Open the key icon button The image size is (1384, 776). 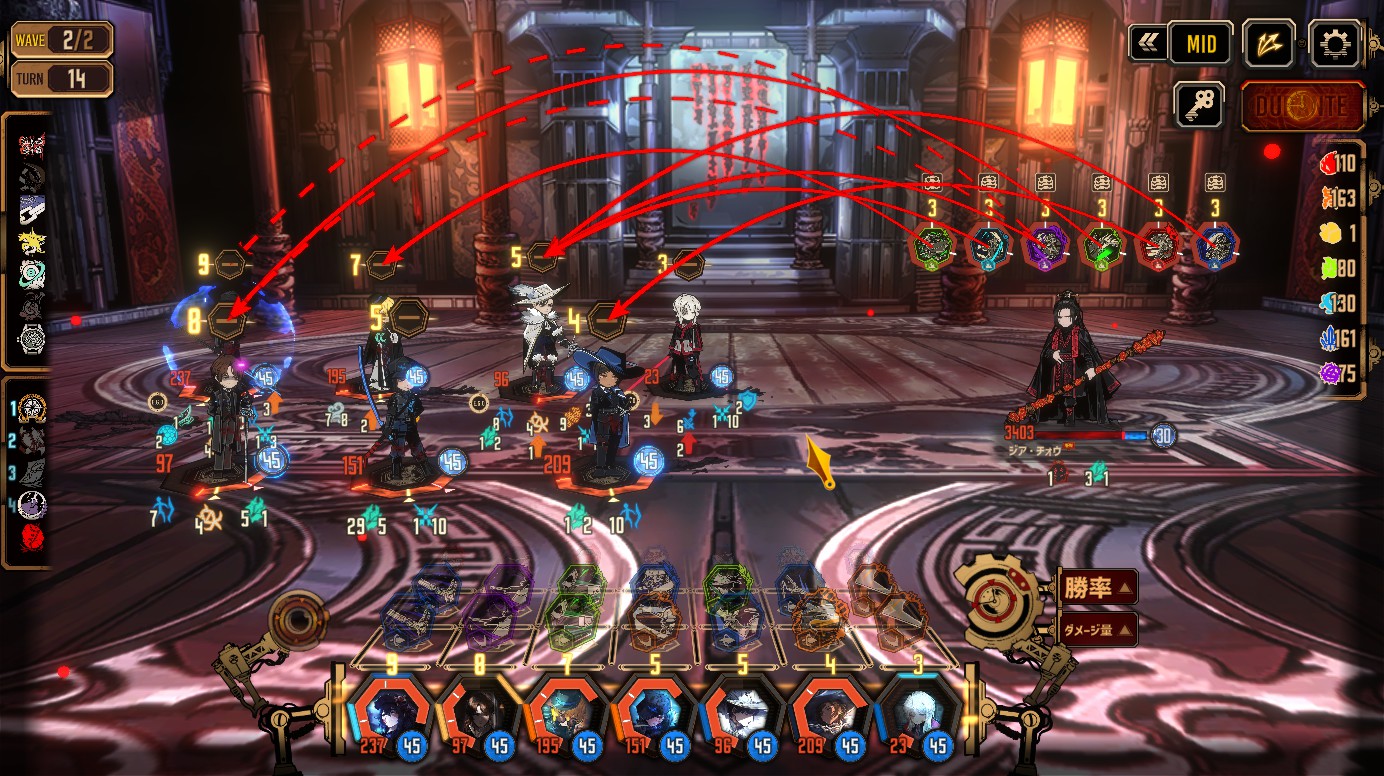(x=1200, y=104)
